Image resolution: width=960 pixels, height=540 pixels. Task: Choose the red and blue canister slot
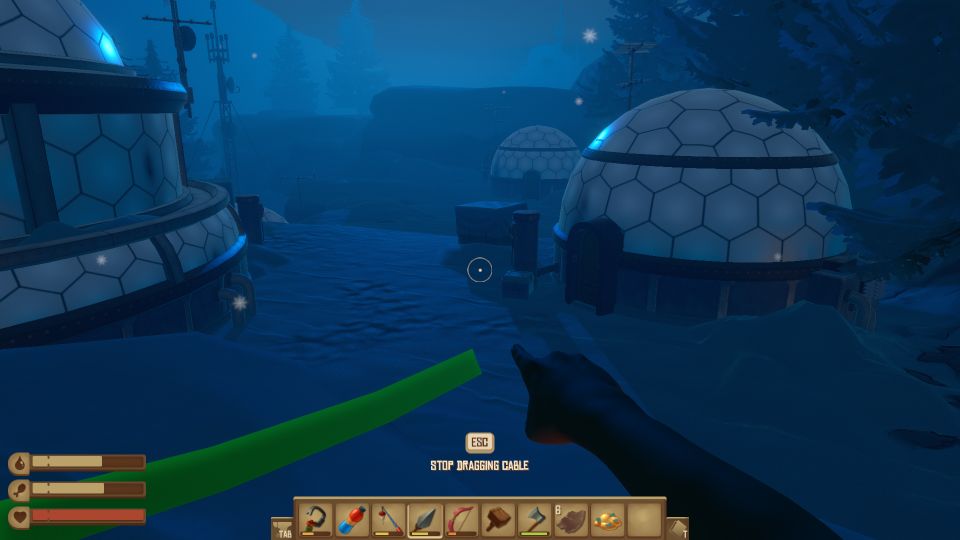point(353,520)
